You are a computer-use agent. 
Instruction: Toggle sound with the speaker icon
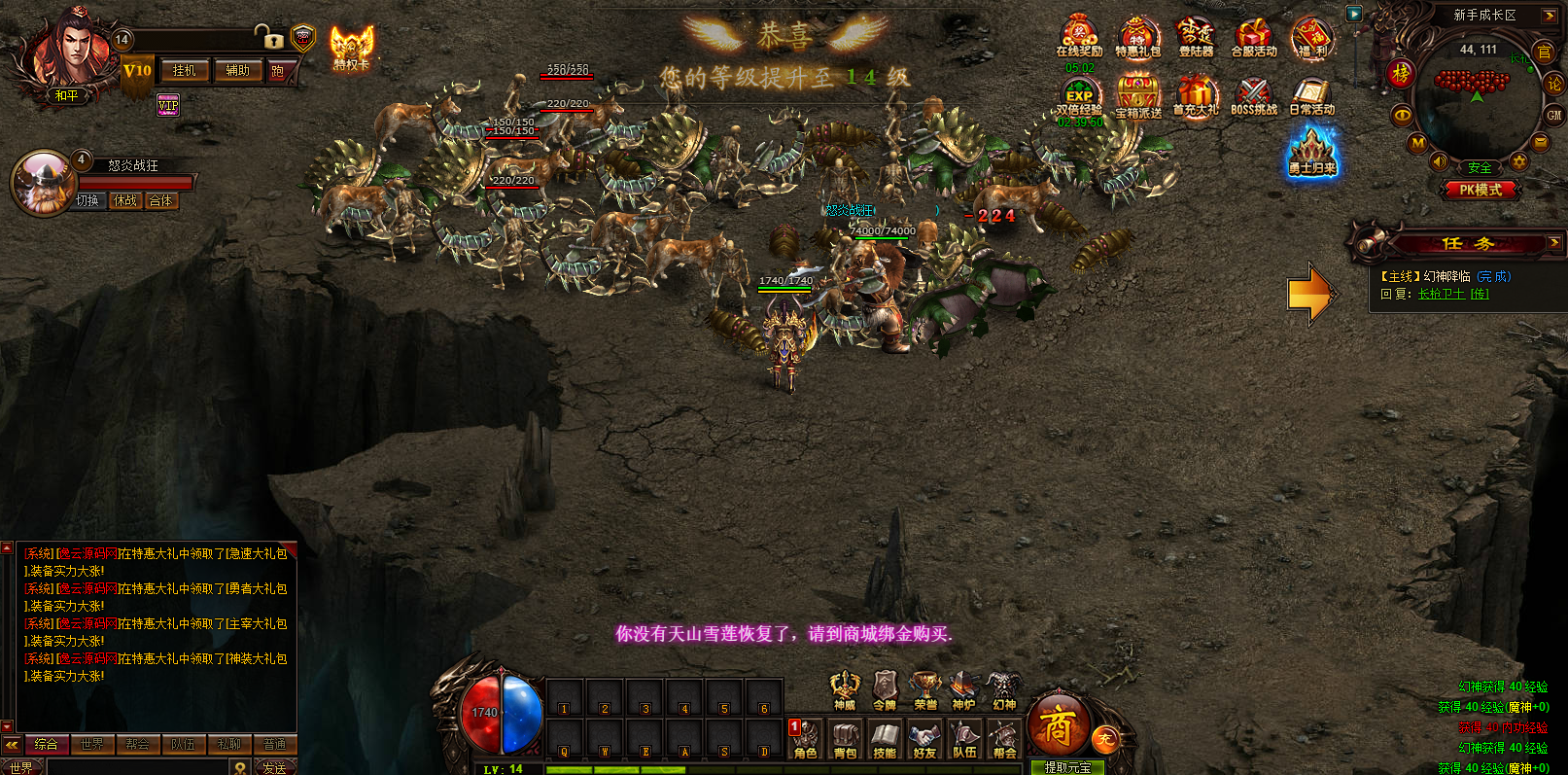click(x=1440, y=161)
